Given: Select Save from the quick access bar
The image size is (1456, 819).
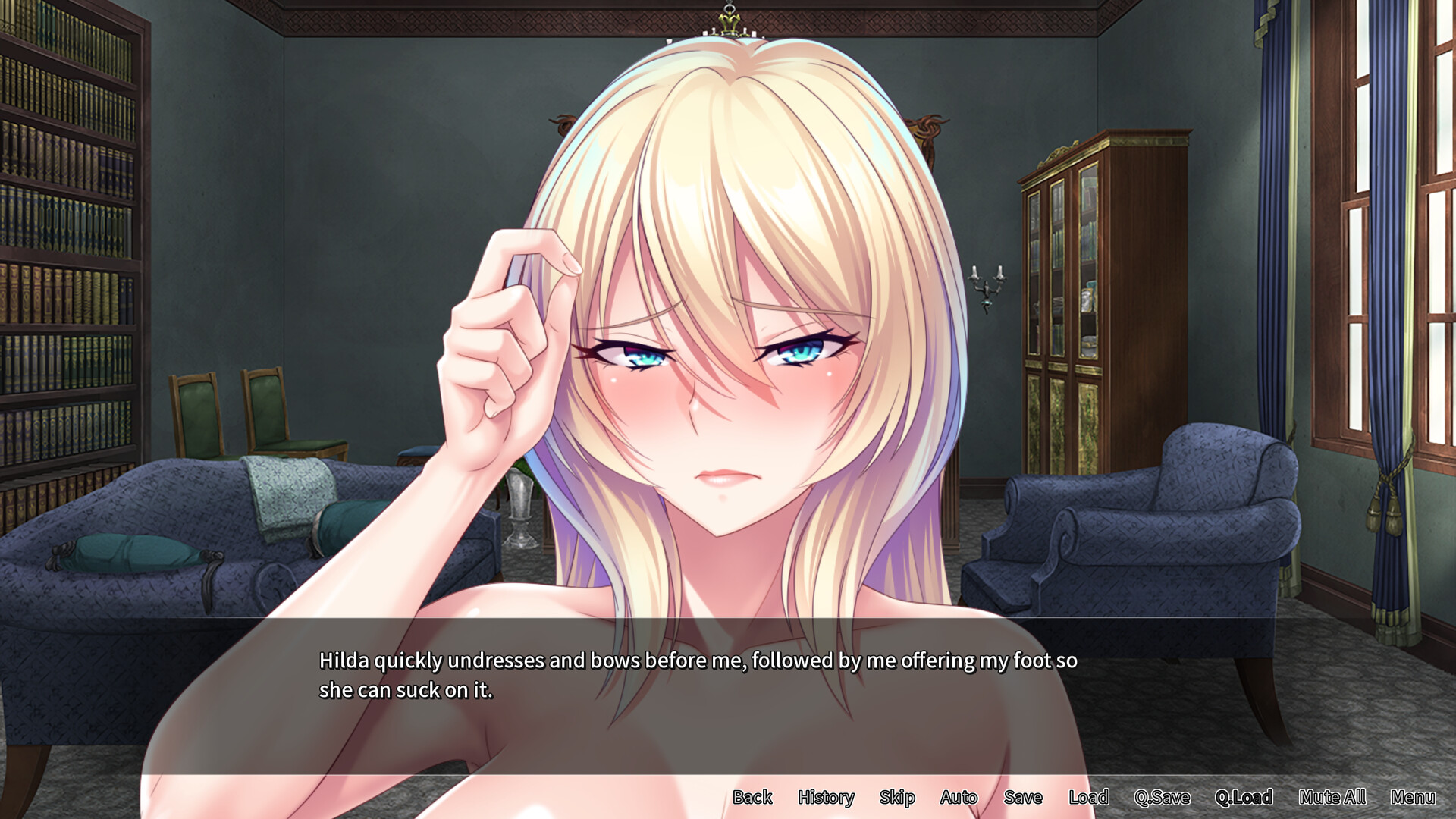Looking at the screenshot, I should point(1023,798).
